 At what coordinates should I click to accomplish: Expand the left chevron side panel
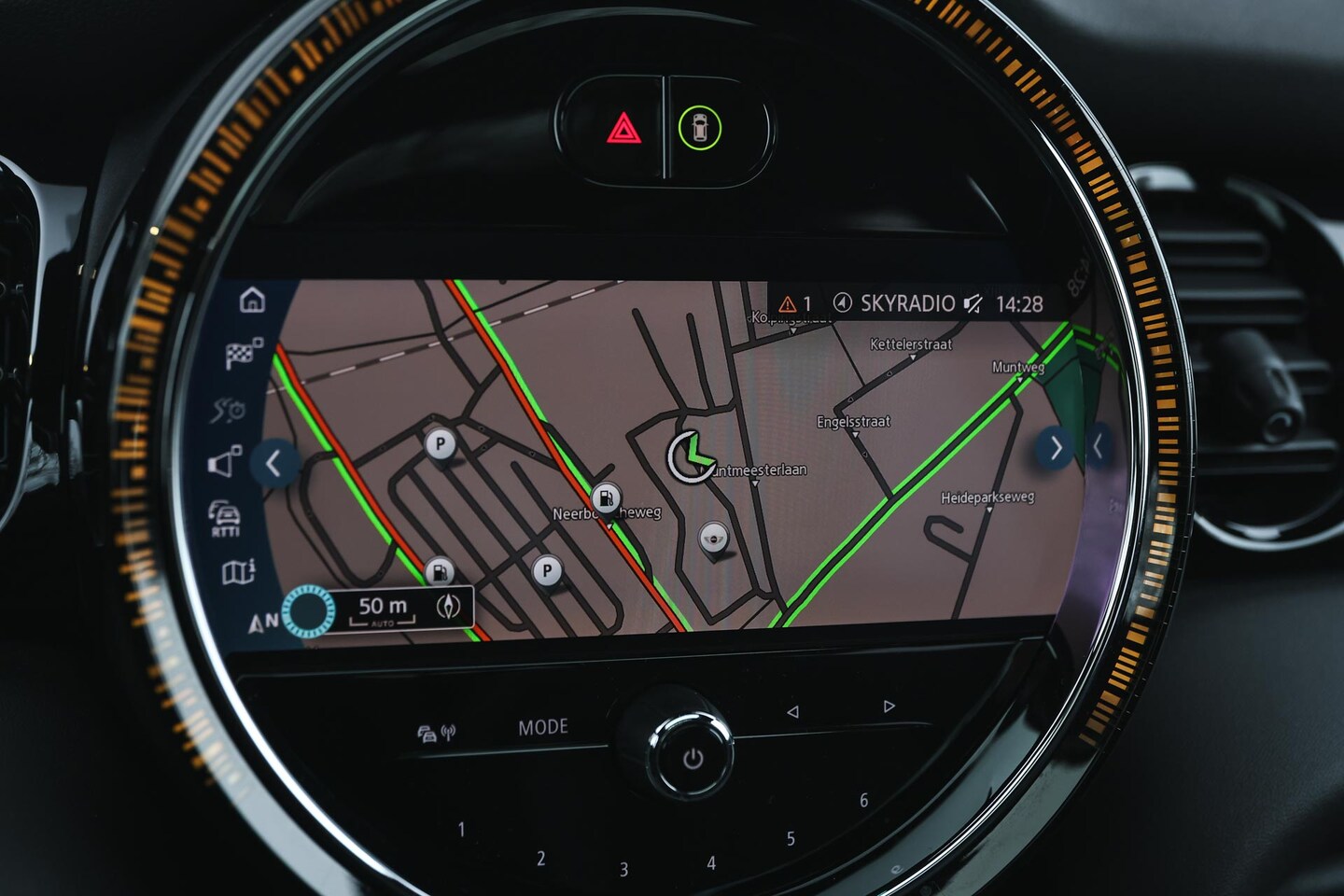click(x=273, y=463)
